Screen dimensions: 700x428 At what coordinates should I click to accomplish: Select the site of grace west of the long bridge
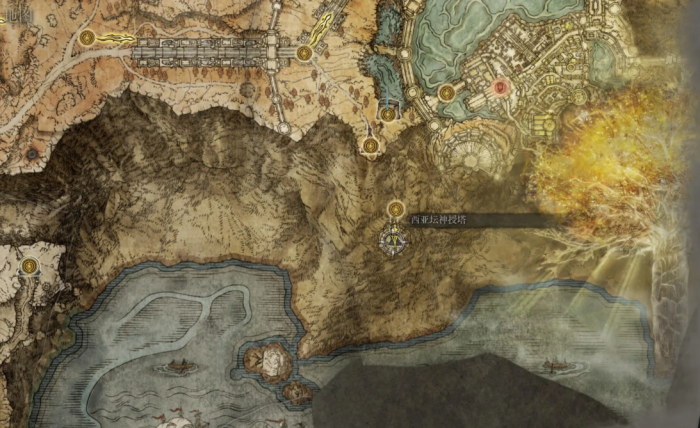point(88,38)
